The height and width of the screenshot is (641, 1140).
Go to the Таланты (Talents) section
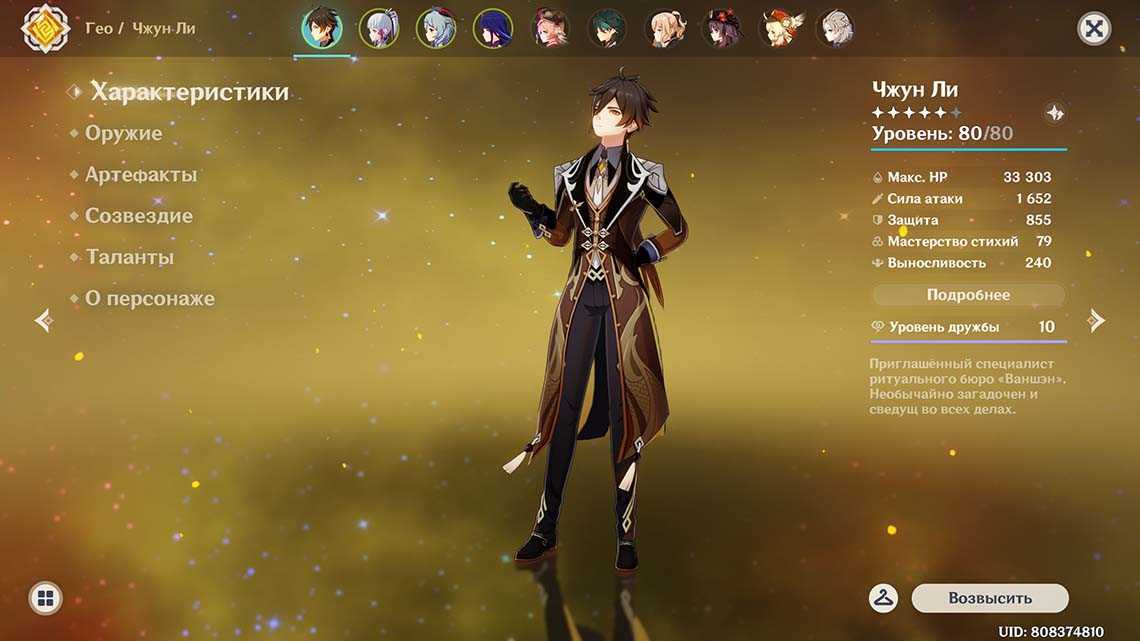129,257
